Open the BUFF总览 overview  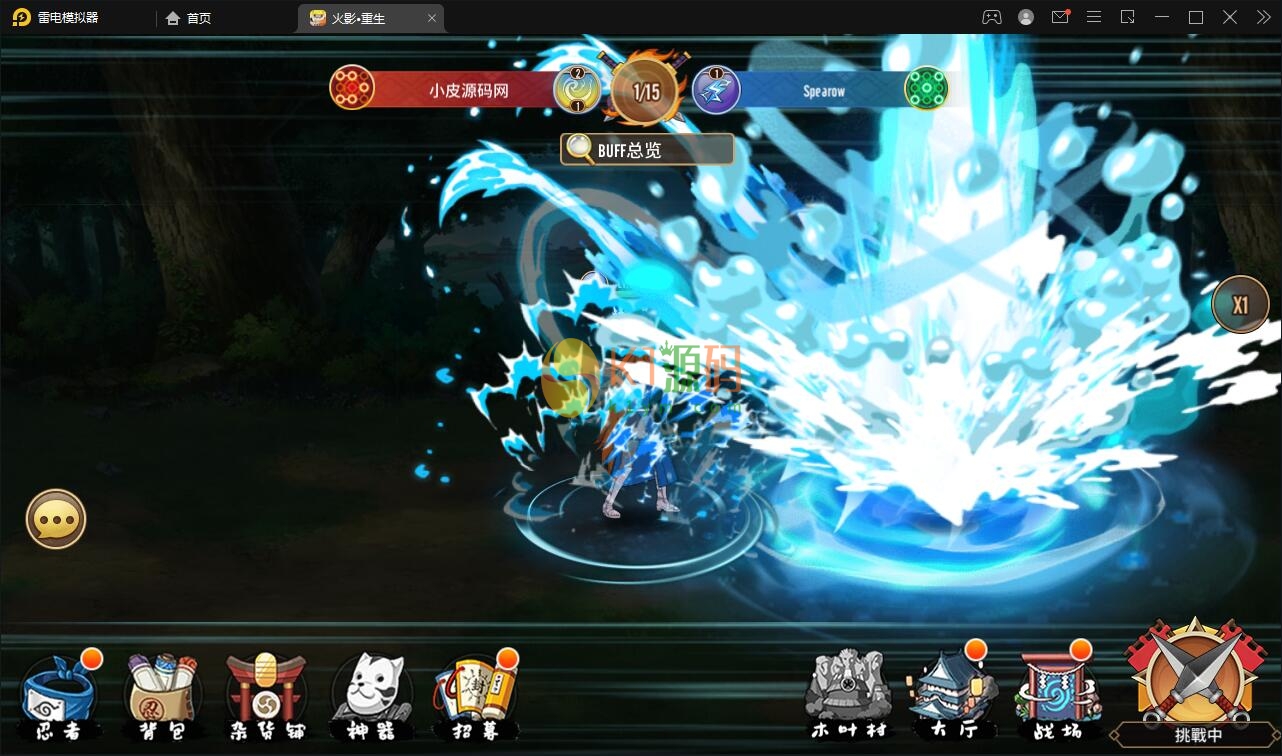[x=647, y=150]
